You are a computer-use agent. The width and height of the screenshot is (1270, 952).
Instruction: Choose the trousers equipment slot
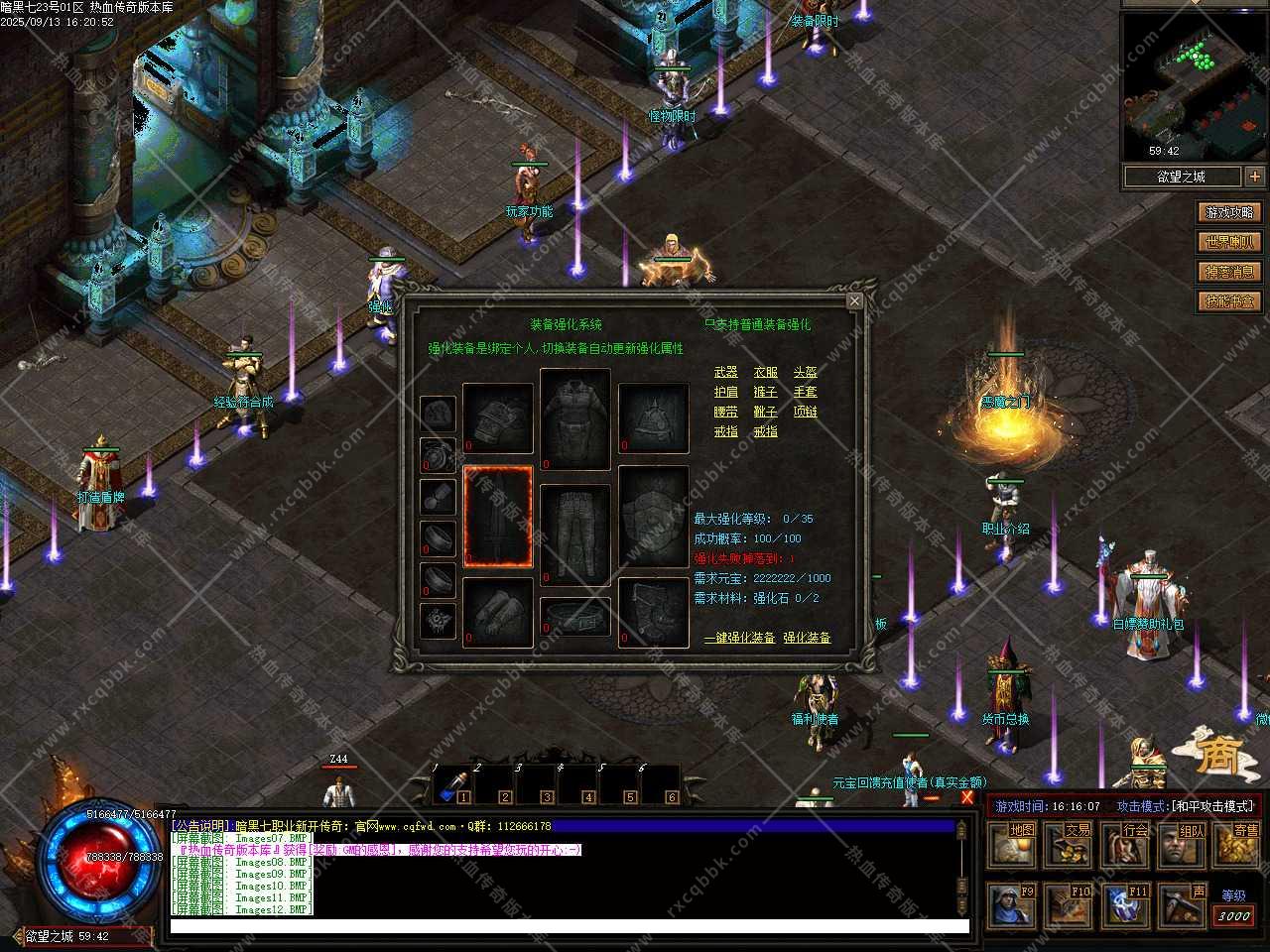[575, 534]
